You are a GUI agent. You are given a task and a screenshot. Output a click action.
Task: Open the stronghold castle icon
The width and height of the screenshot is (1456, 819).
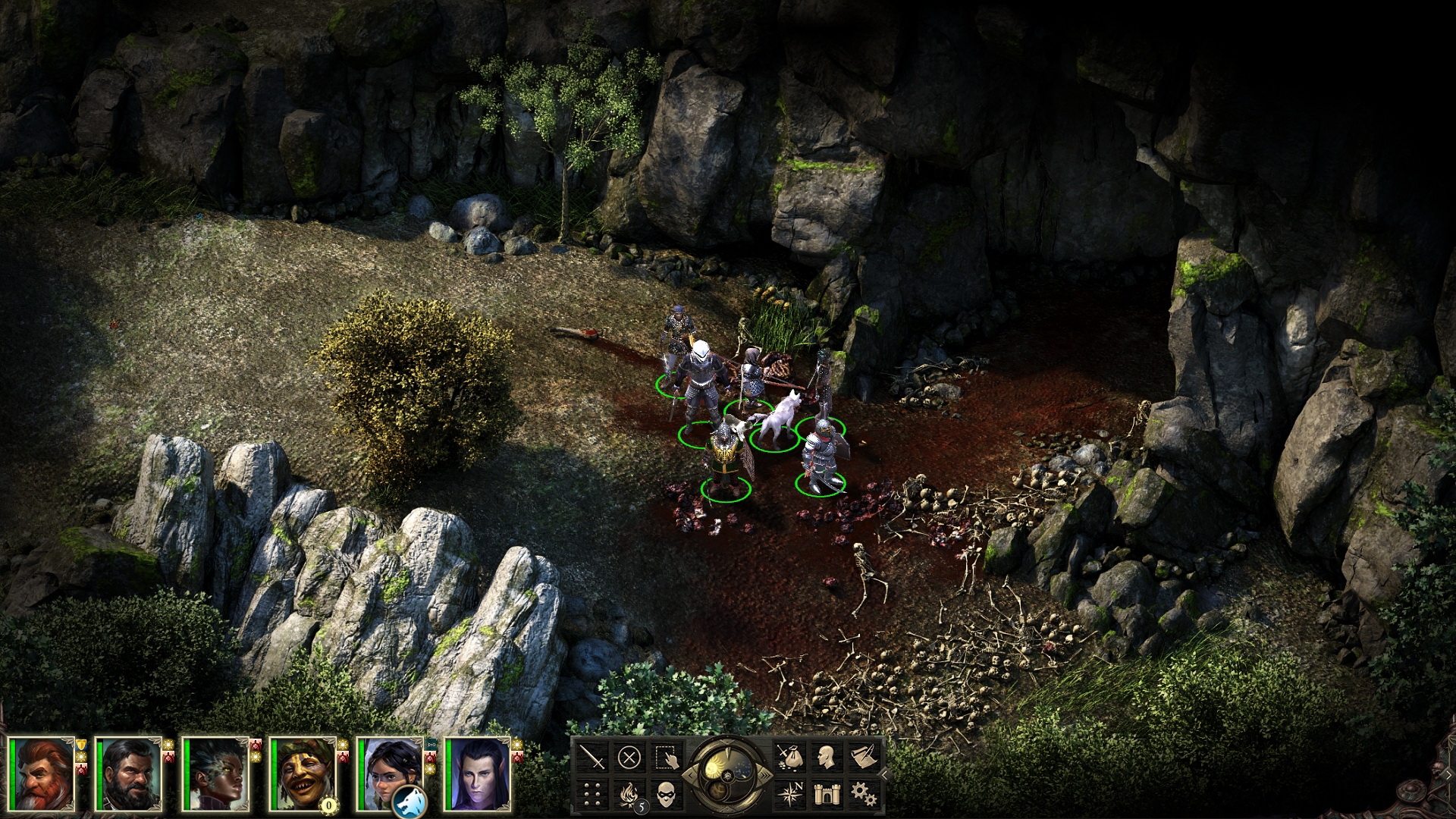click(x=828, y=793)
